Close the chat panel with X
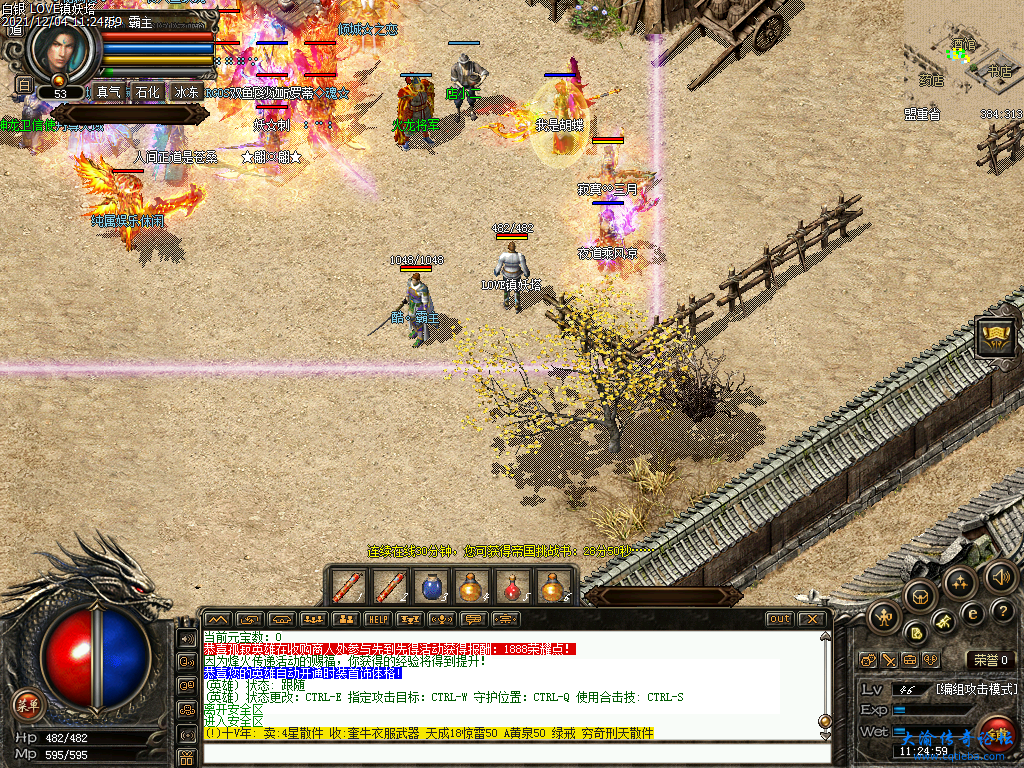The width and height of the screenshot is (1024, 768). point(811,619)
